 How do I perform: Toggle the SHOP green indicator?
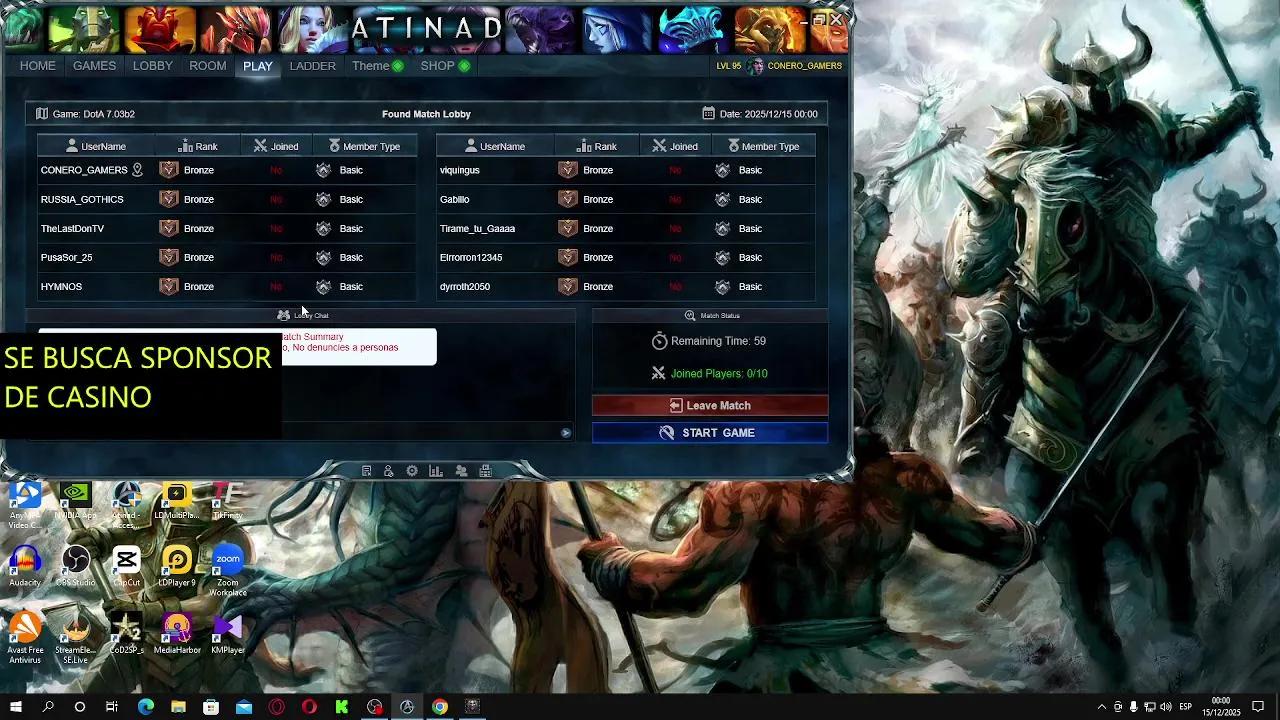point(465,65)
